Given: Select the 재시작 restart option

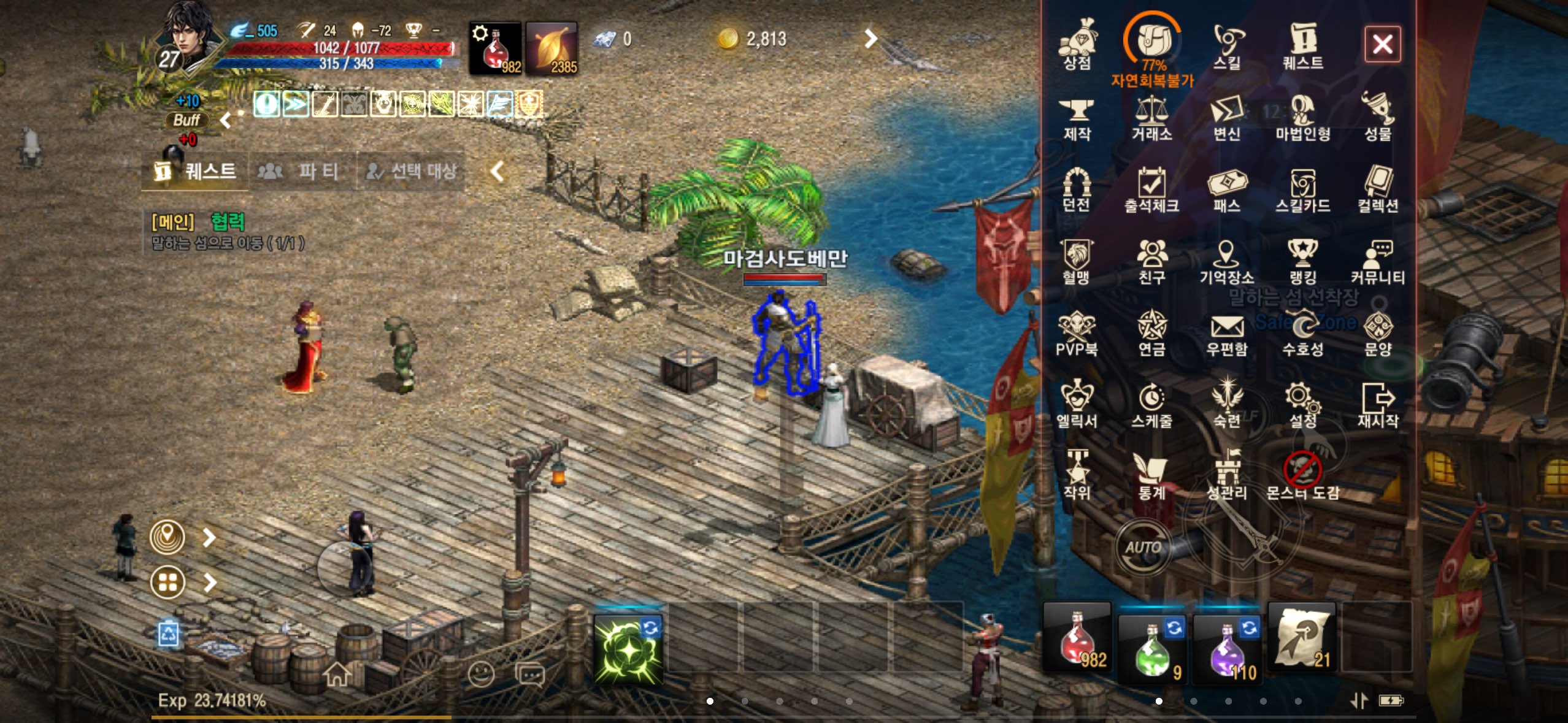Looking at the screenshot, I should 1378,405.
